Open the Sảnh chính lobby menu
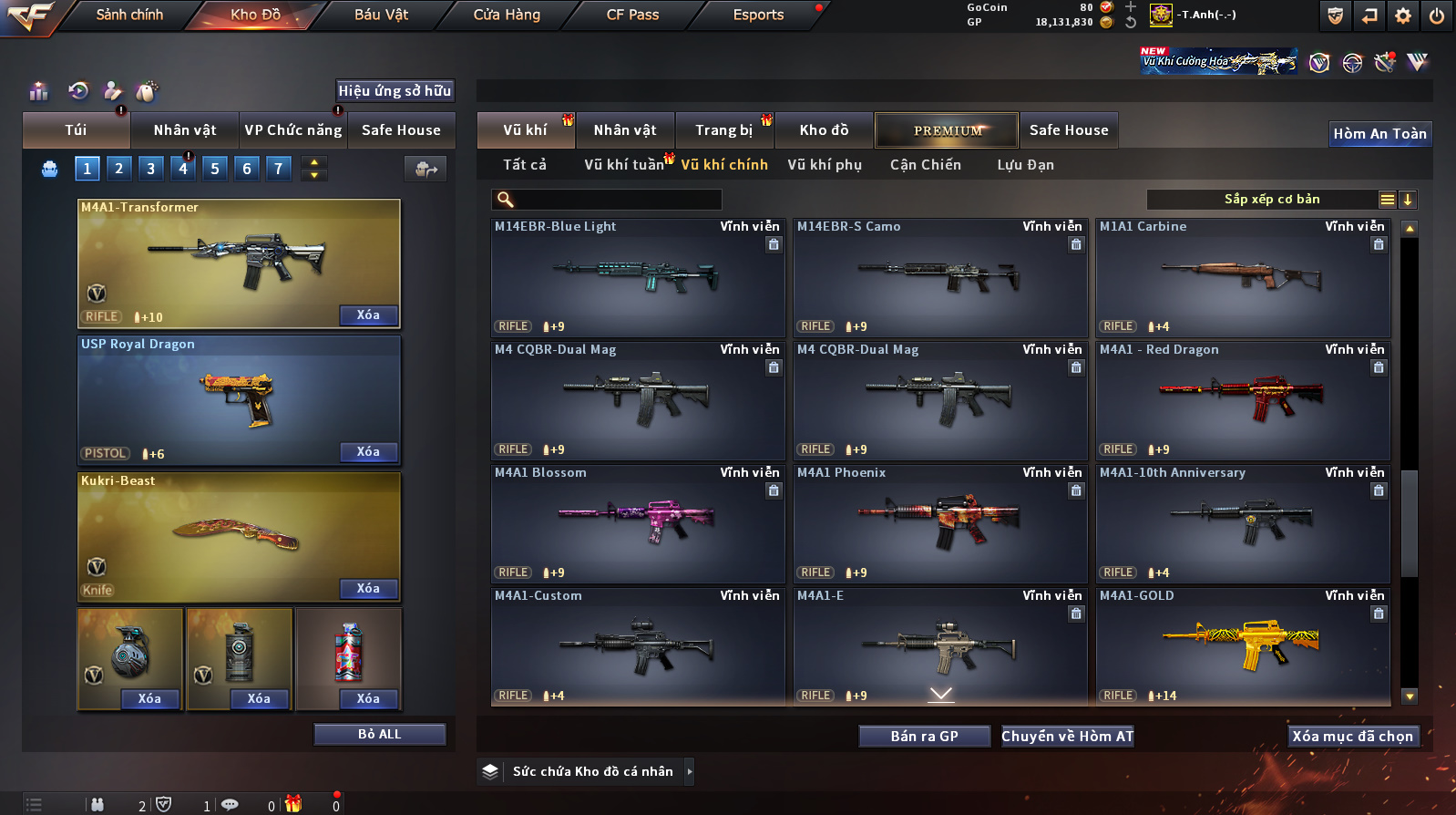Viewport: 1456px width, 815px height. 129,15
